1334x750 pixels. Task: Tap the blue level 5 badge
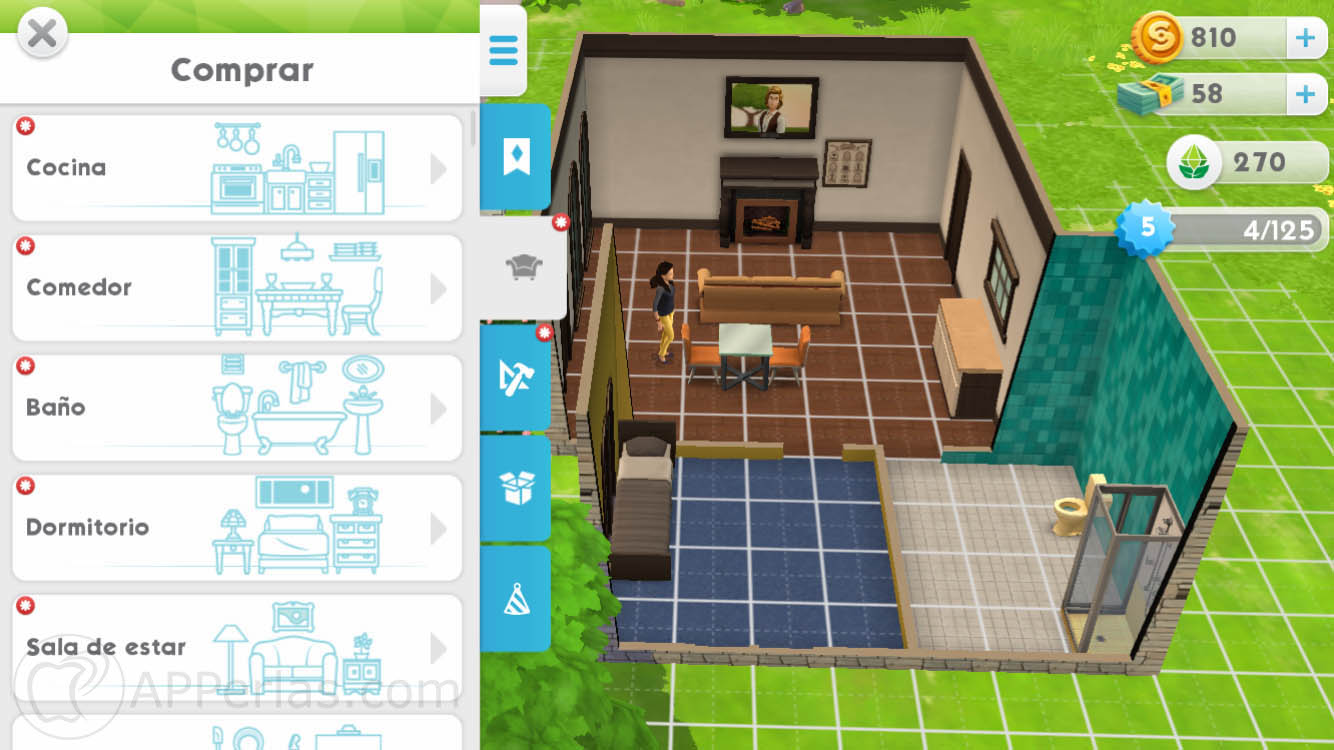click(x=1147, y=228)
